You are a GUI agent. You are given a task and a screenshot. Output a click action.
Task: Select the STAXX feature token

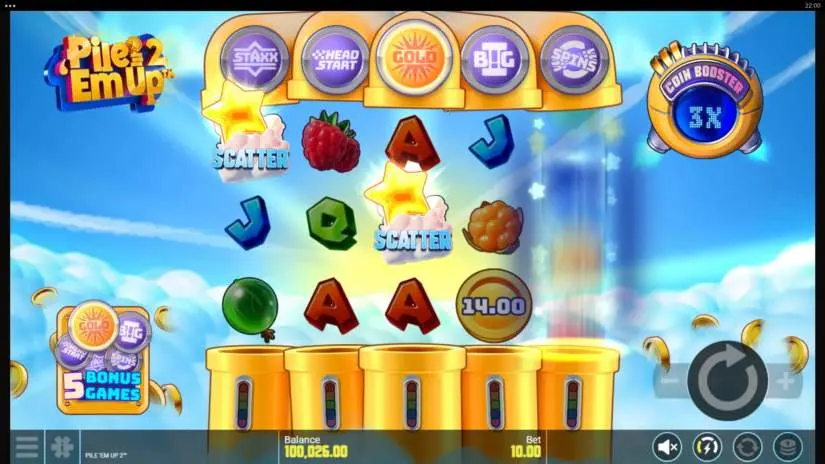(253, 59)
